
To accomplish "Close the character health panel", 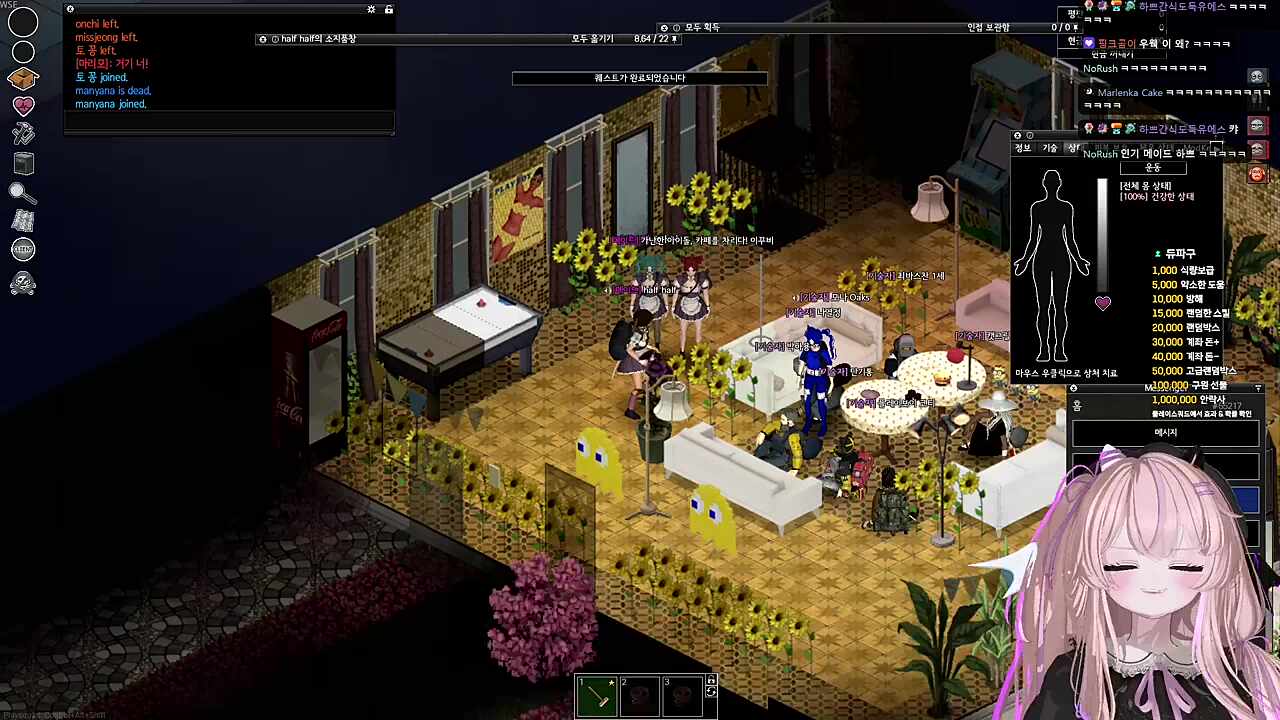I will tap(1017, 136).
